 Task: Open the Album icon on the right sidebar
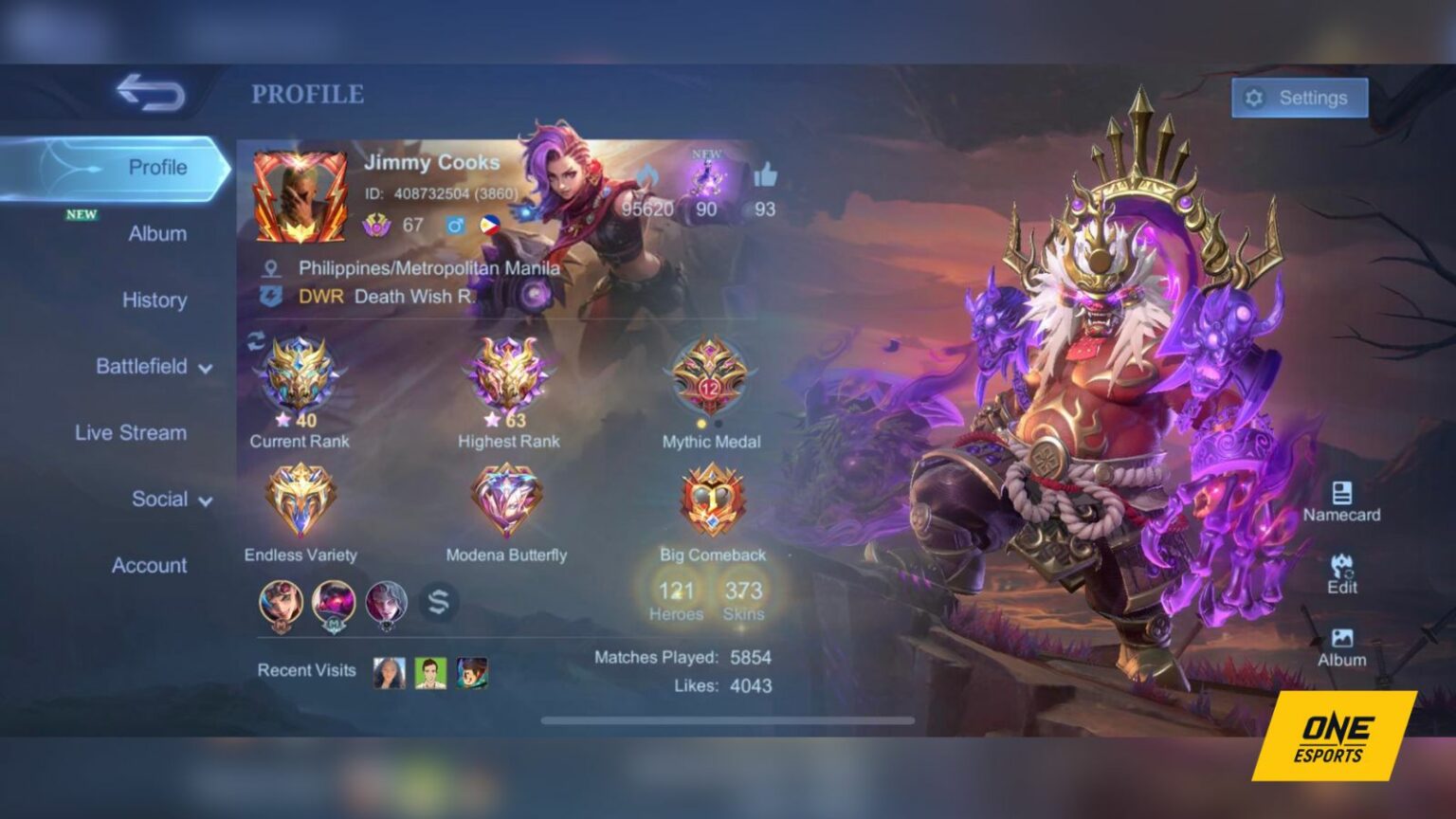click(x=1342, y=643)
